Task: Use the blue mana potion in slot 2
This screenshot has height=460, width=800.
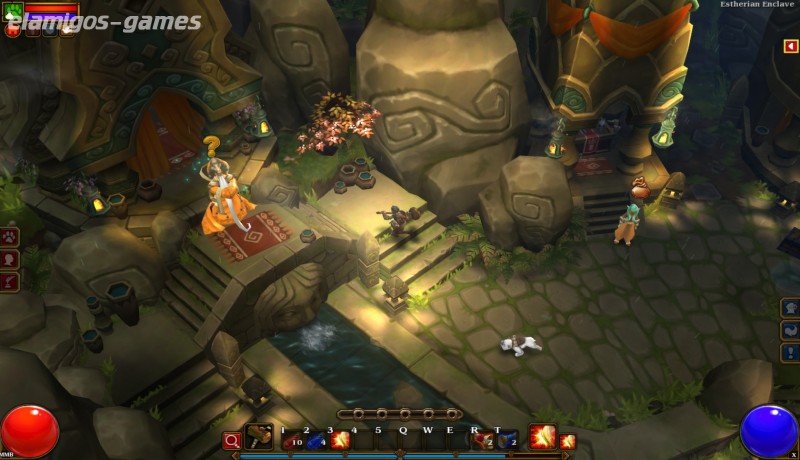Action: click(x=316, y=440)
